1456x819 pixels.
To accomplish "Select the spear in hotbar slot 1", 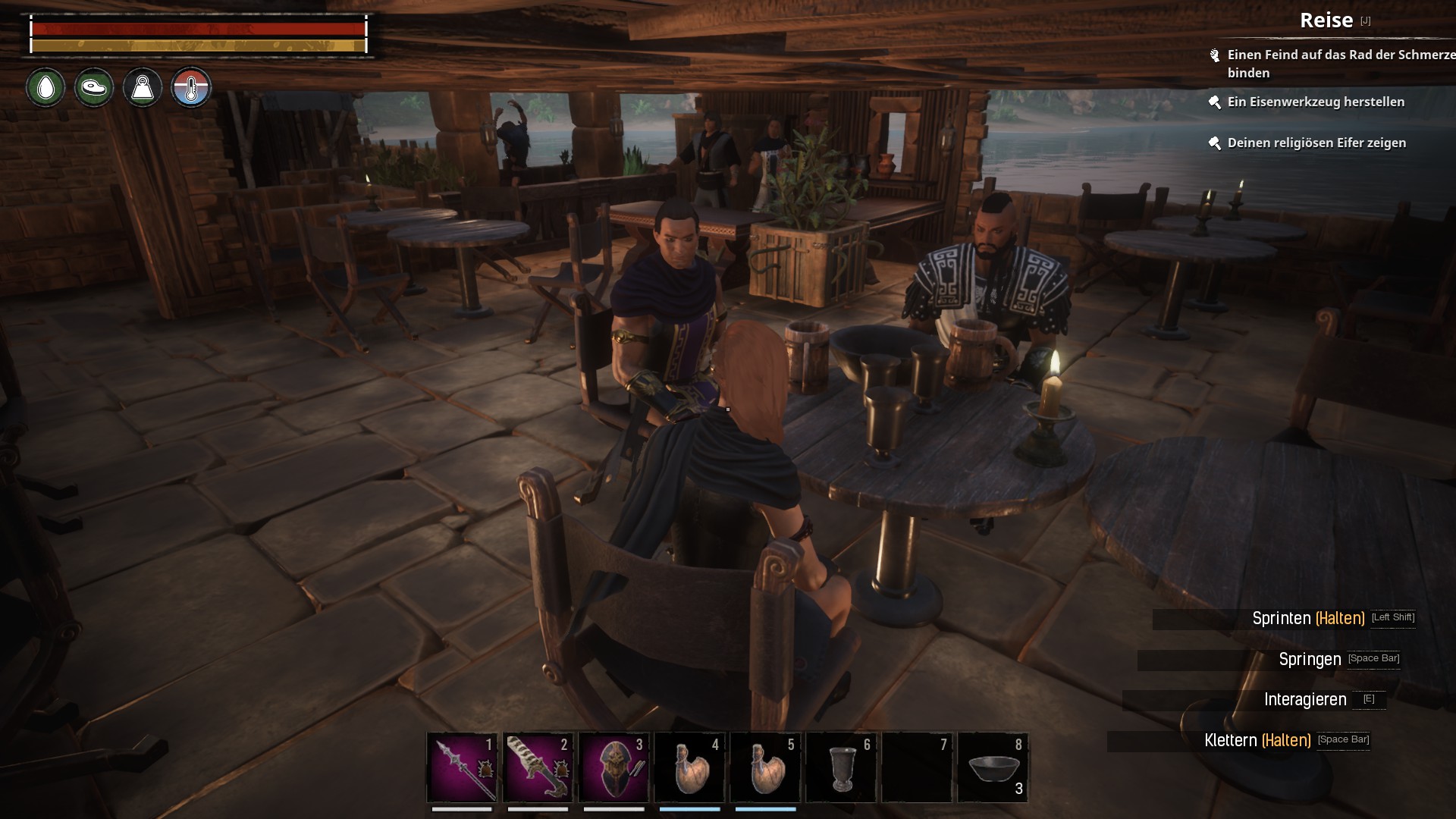I will tap(462, 767).
